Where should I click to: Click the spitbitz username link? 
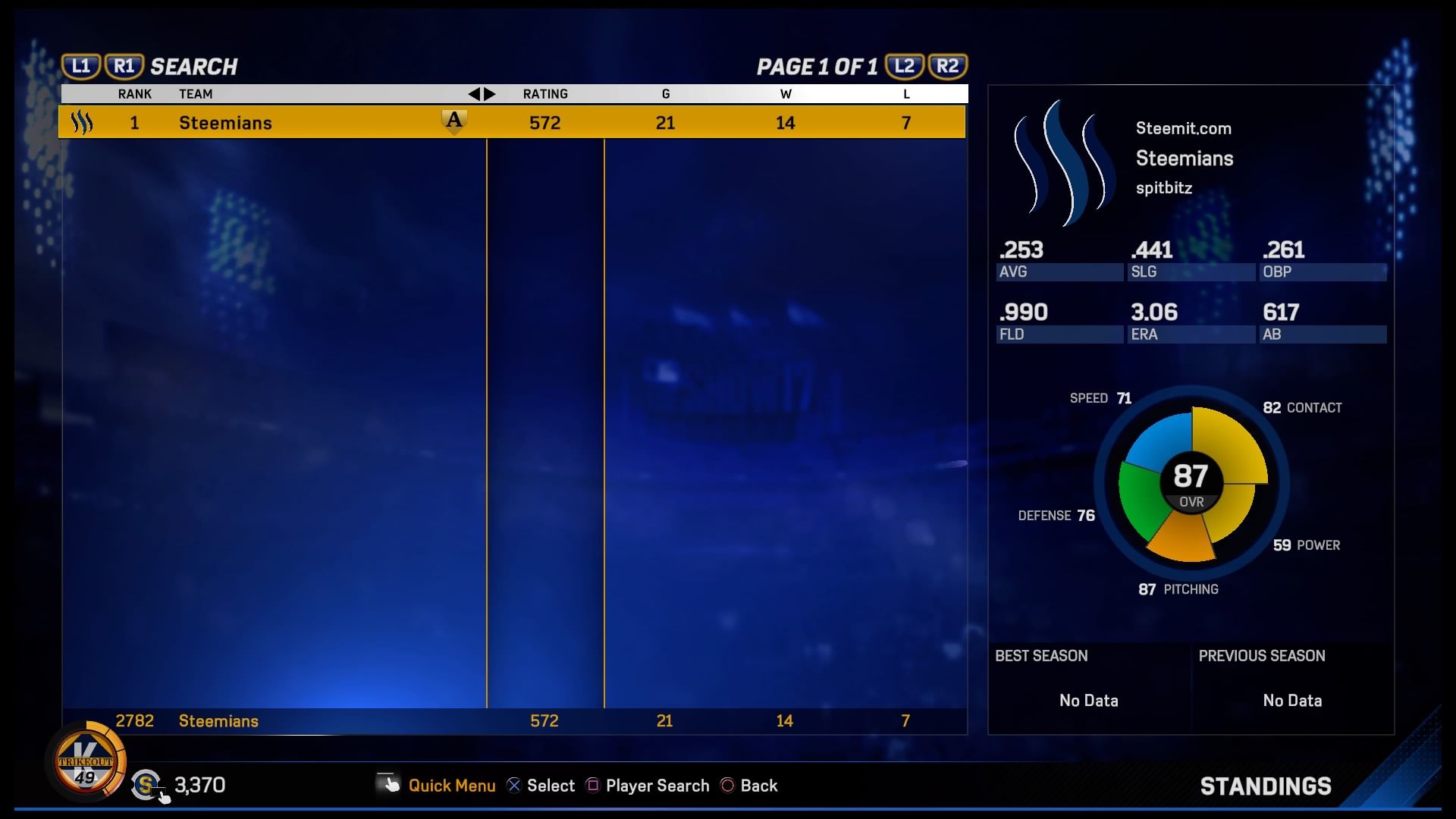tap(1164, 188)
